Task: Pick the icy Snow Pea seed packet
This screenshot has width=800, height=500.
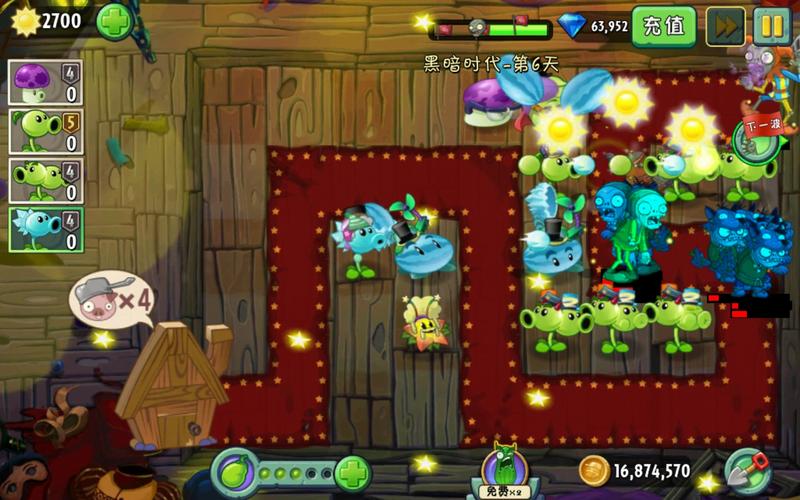Action: [46, 229]
